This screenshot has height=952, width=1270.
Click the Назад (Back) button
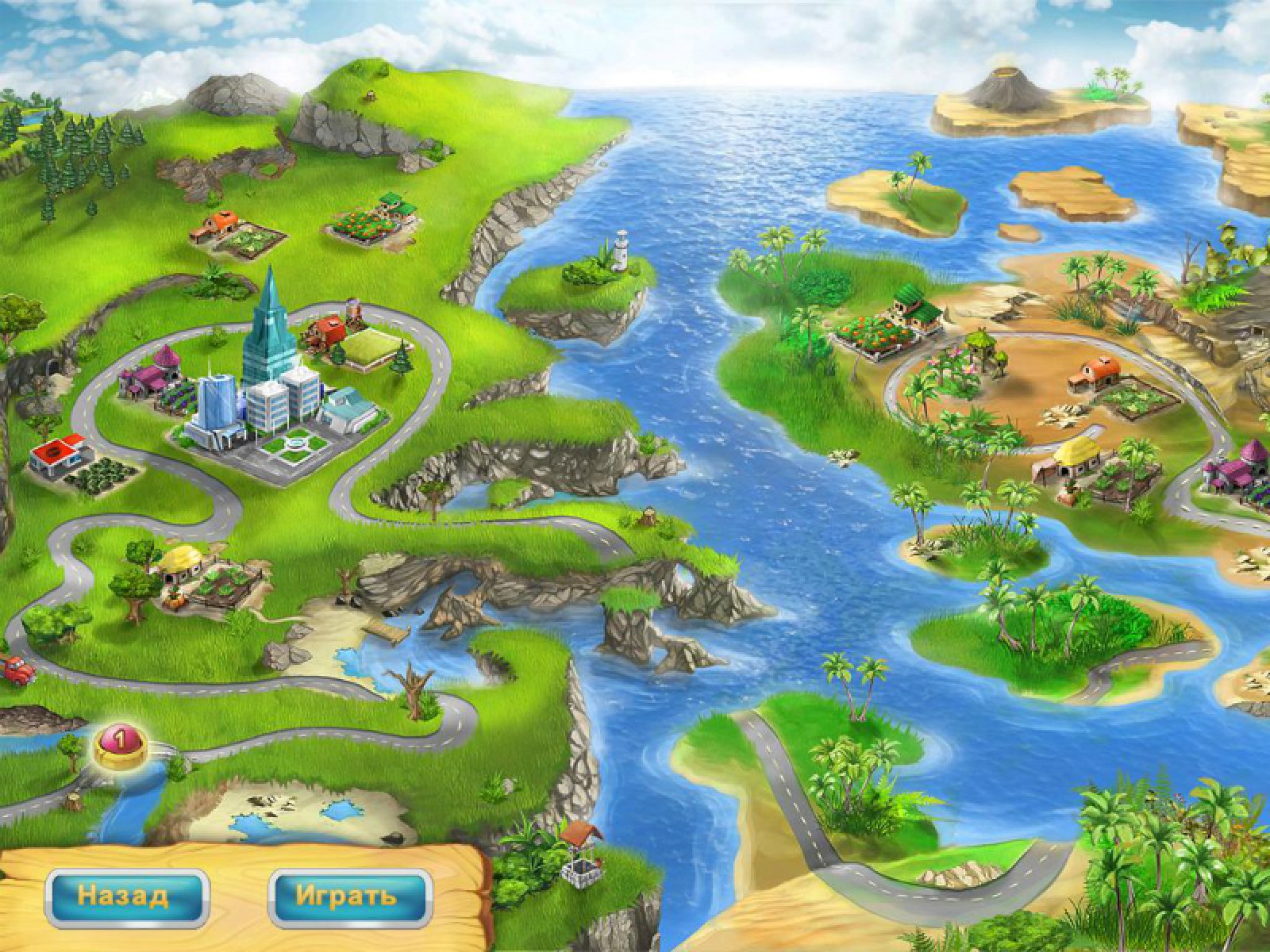coord(127,897)
